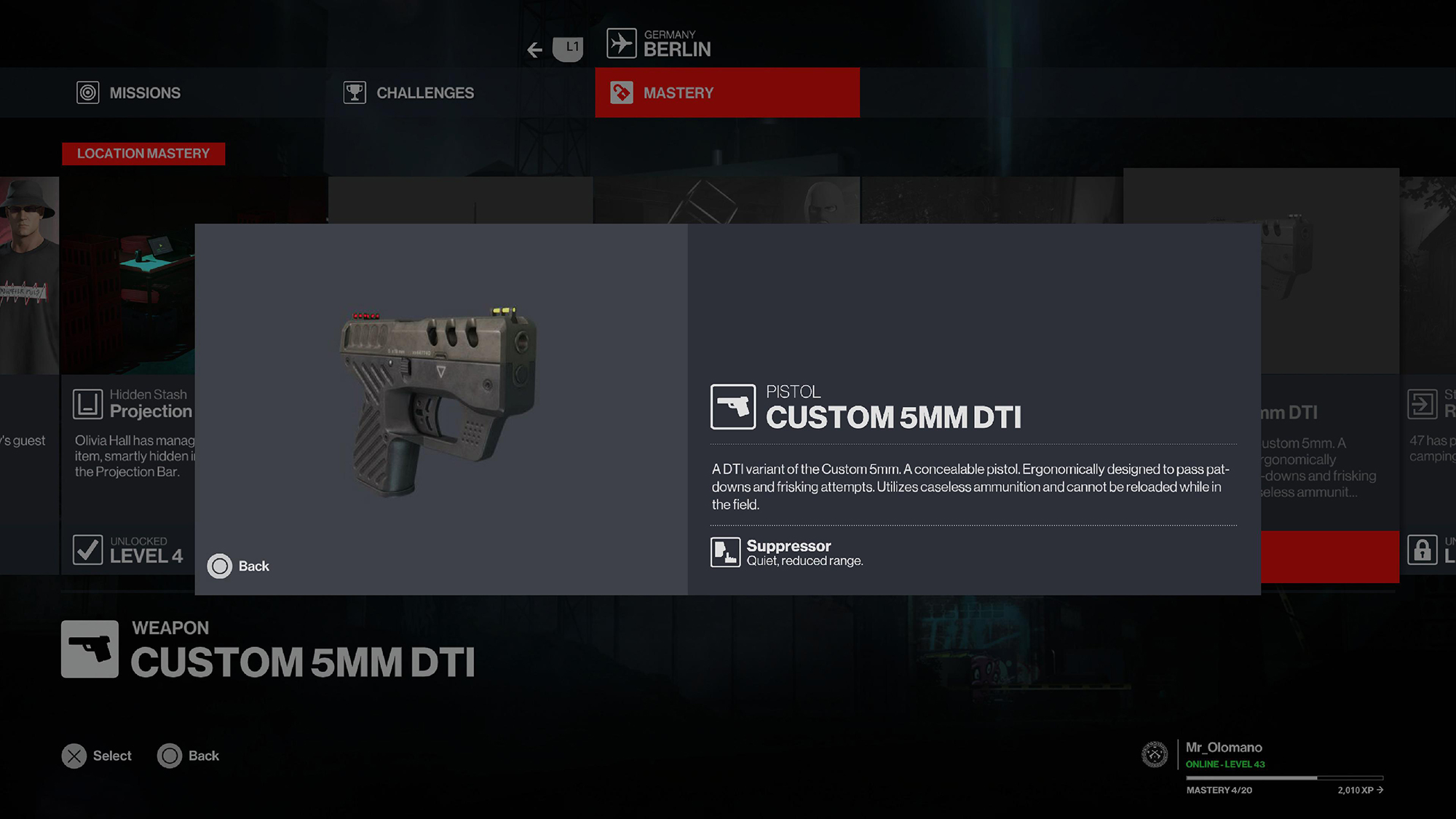Open the Mr_Olomano player profile

pyautogui.click(x=1223, y=748)
